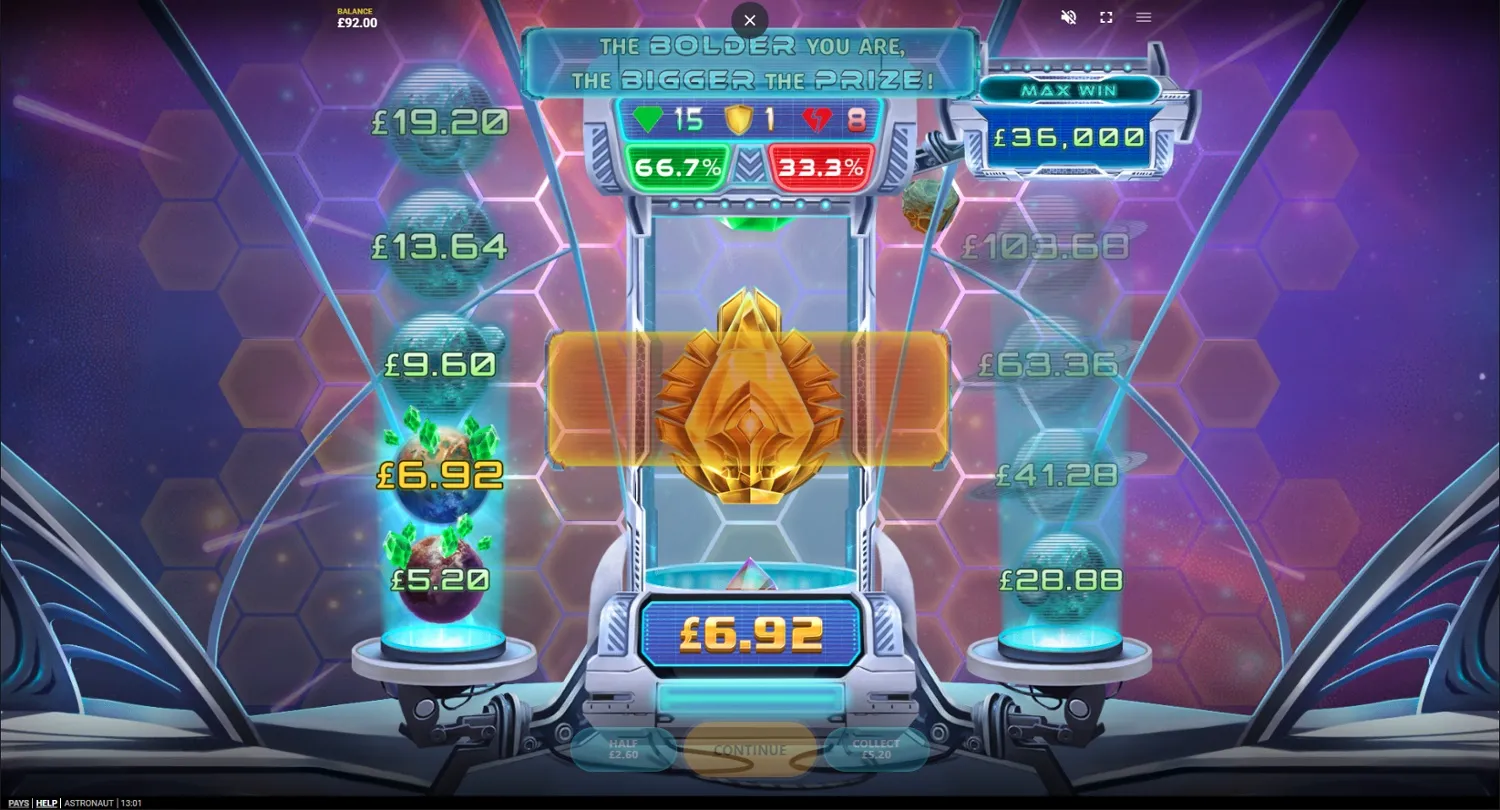
Task: Open the HELP link
Action: point(47,802)
